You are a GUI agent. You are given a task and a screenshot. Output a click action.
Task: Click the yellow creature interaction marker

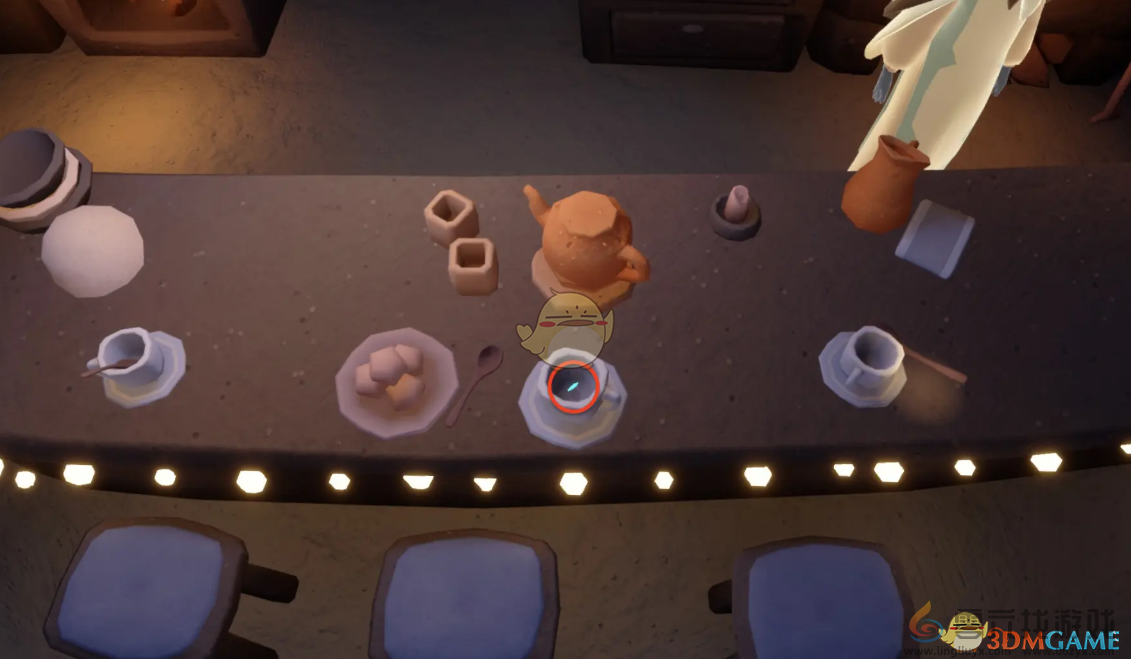tap(566, 323)
